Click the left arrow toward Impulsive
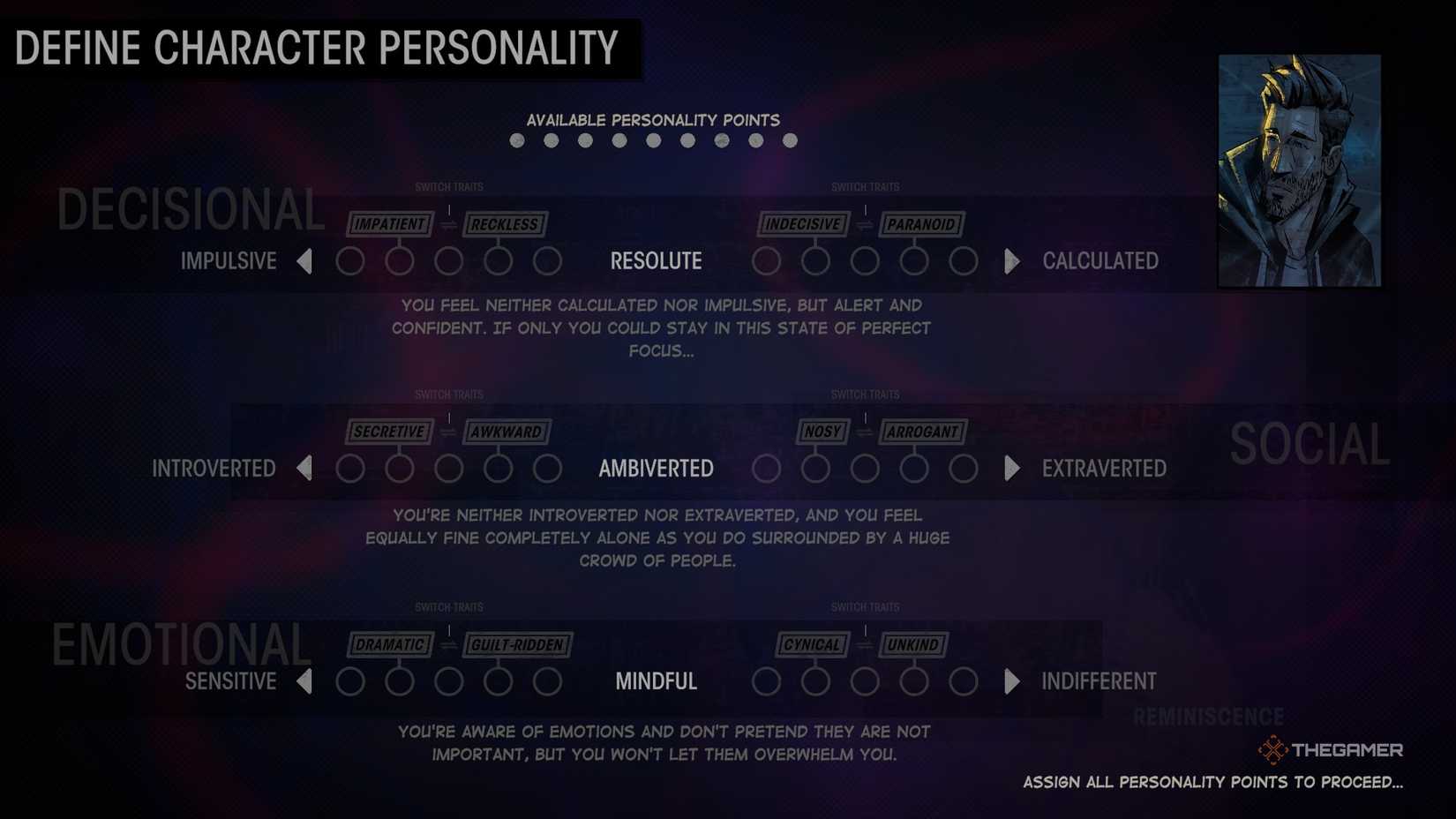Image resolution: width=1456 pixels, height=819 pixels. 304,260
